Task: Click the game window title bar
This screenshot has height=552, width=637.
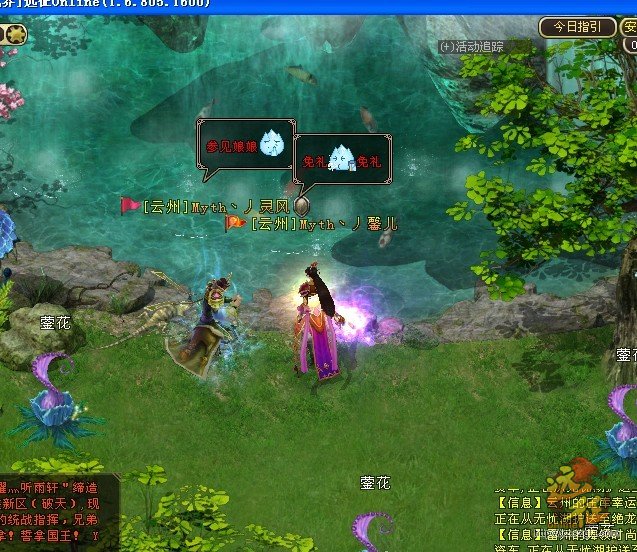Action: click(x=300, y=6)
